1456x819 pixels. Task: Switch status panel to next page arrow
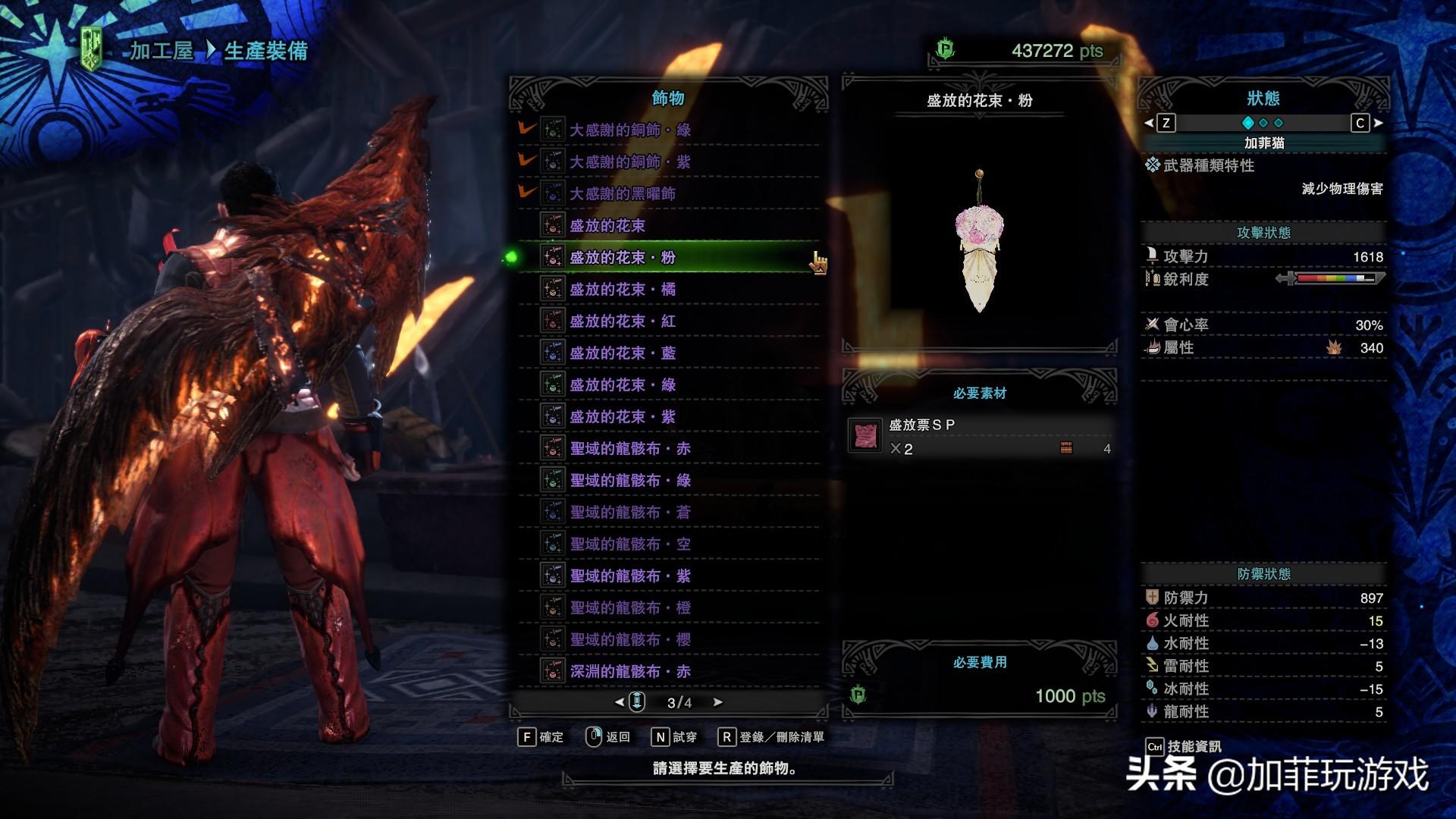(x=1378, y=123)
